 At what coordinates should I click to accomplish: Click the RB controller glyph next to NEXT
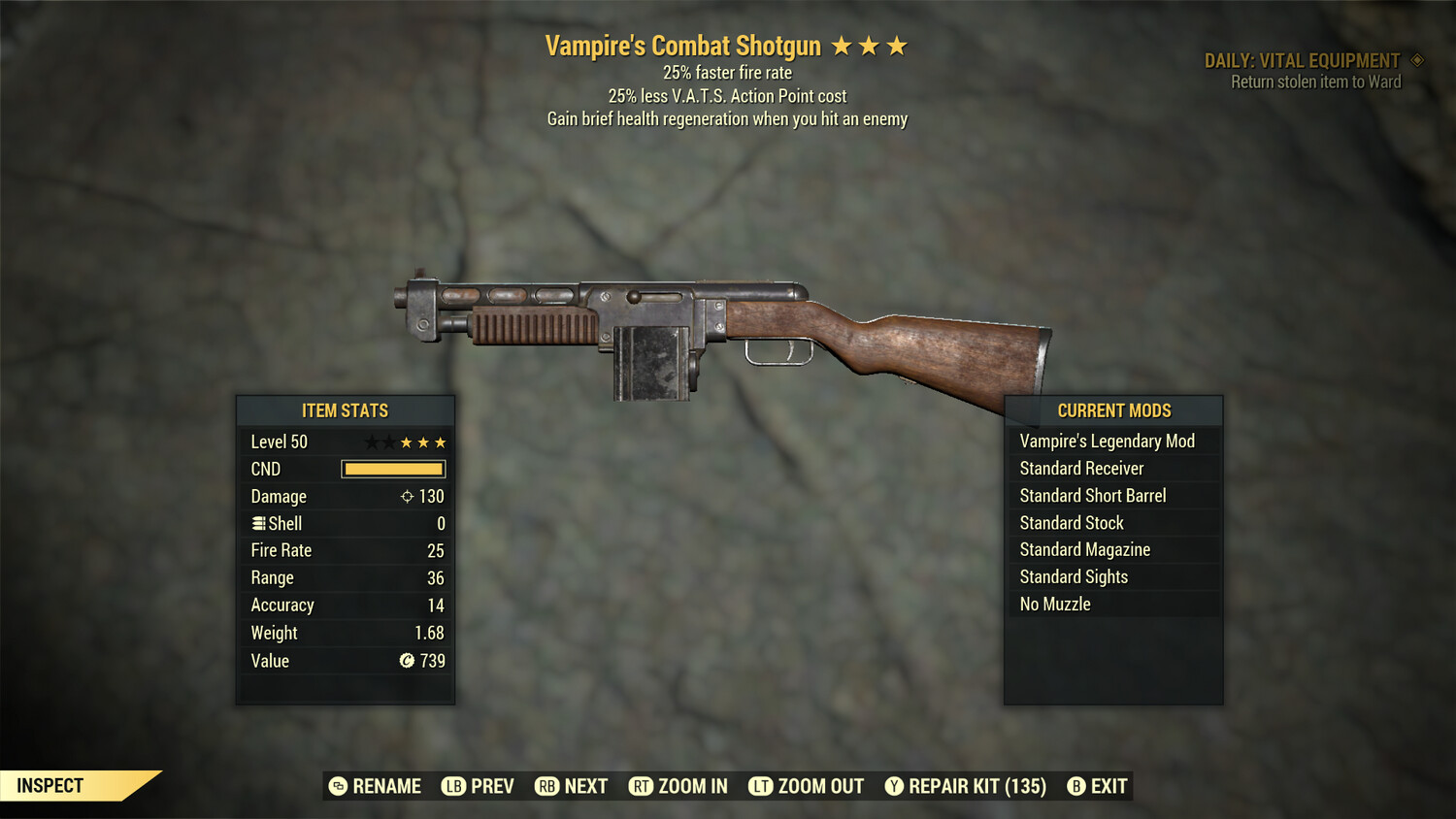548,786
